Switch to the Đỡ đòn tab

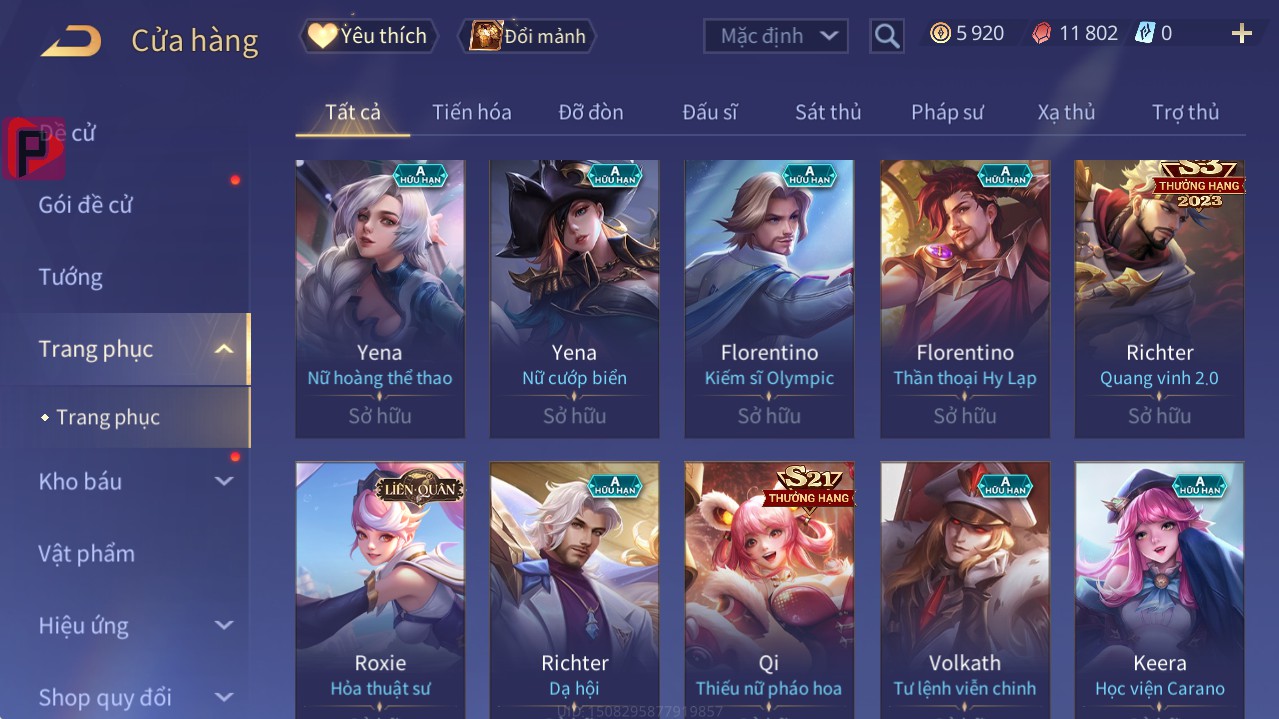point(590,112)
